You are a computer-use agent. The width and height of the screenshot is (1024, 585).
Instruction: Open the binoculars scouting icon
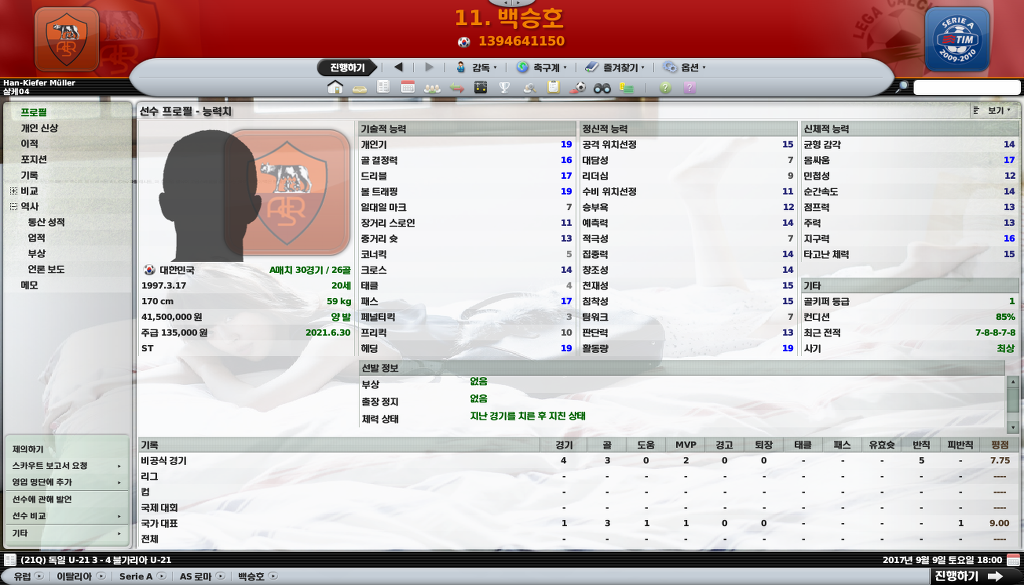603,88
